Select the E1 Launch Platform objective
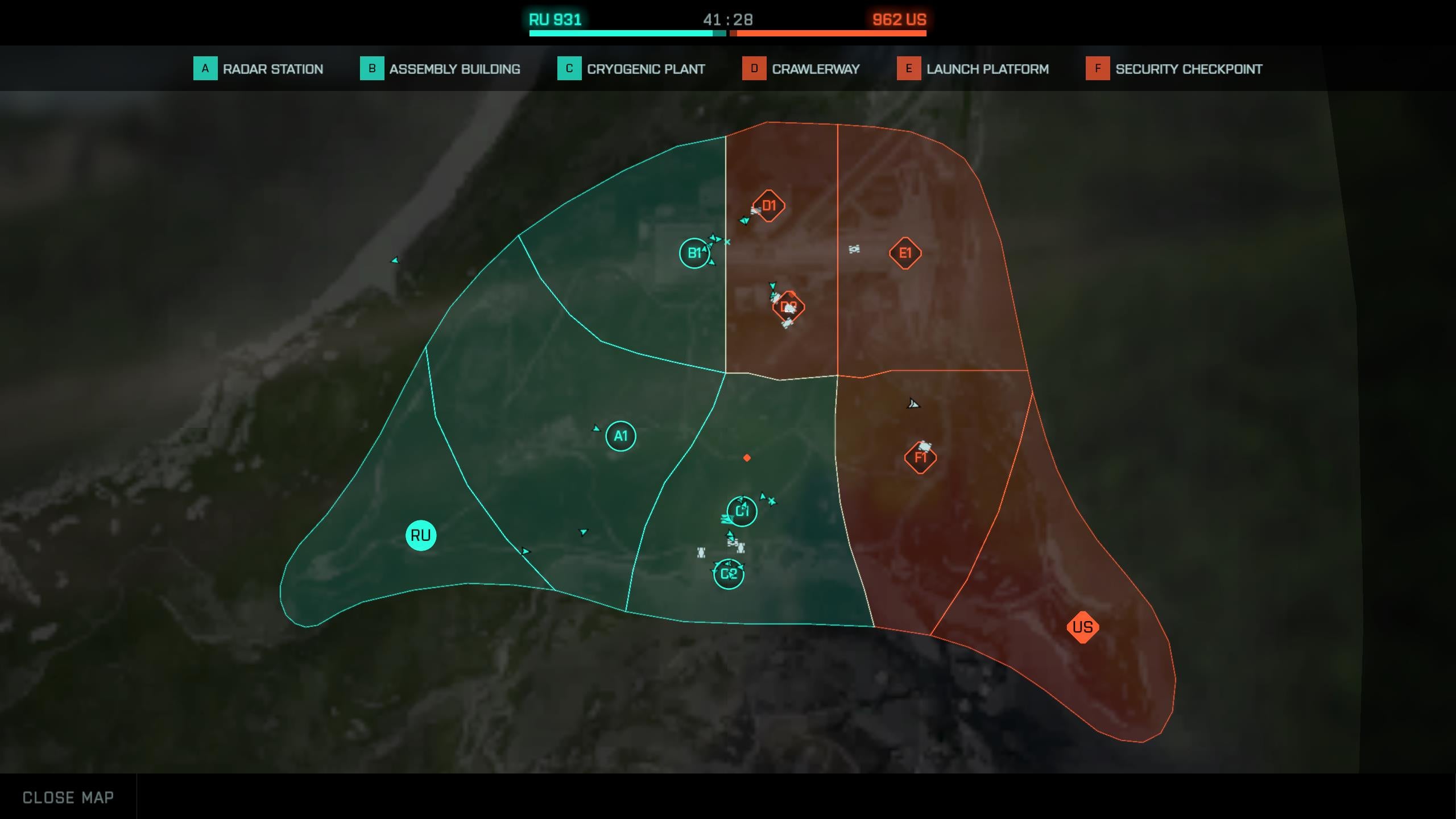Viewport: 1456px width, 819px height. coord(905,252)
